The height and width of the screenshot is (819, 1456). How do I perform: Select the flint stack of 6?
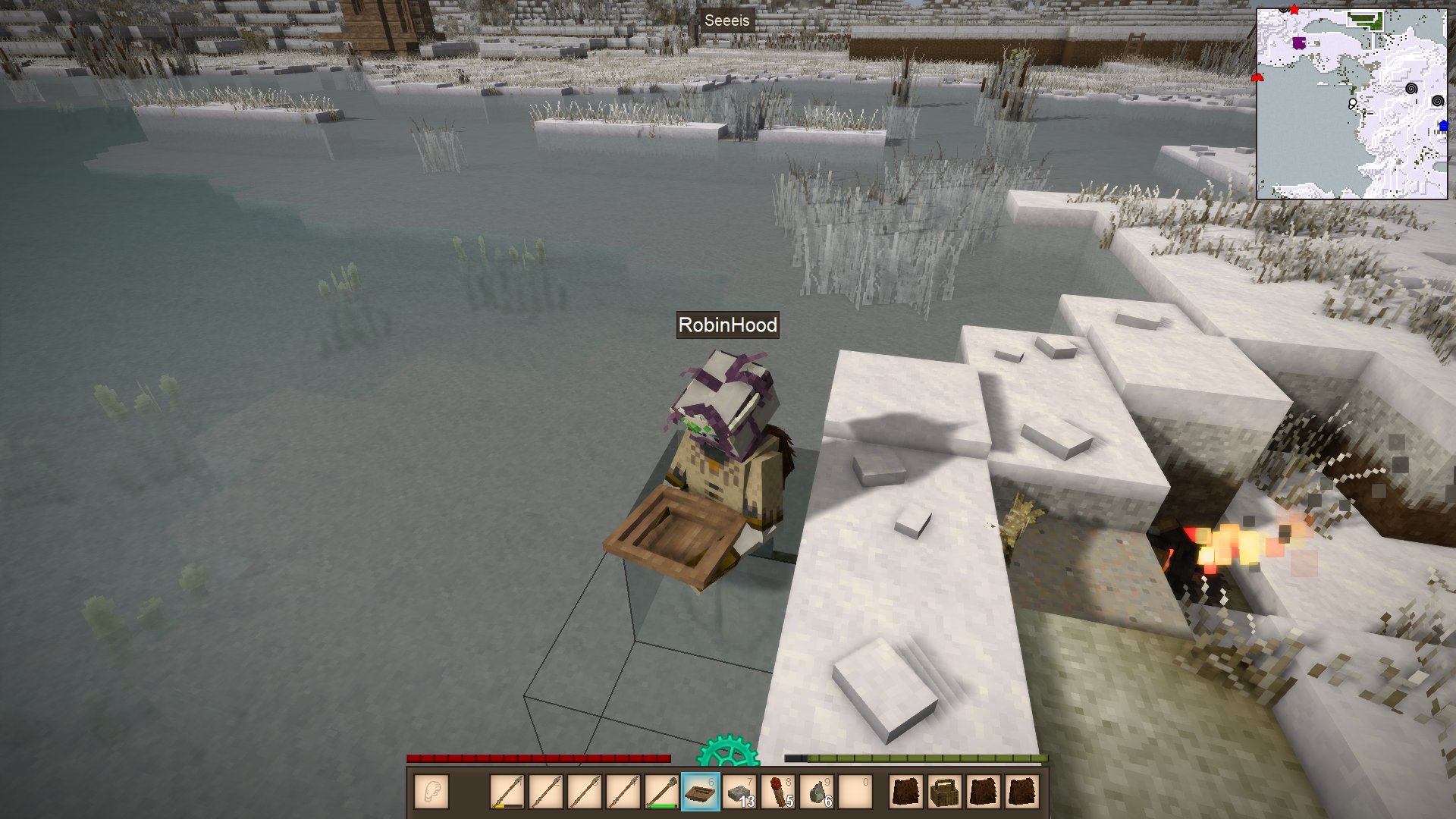(x=817, y=792)
